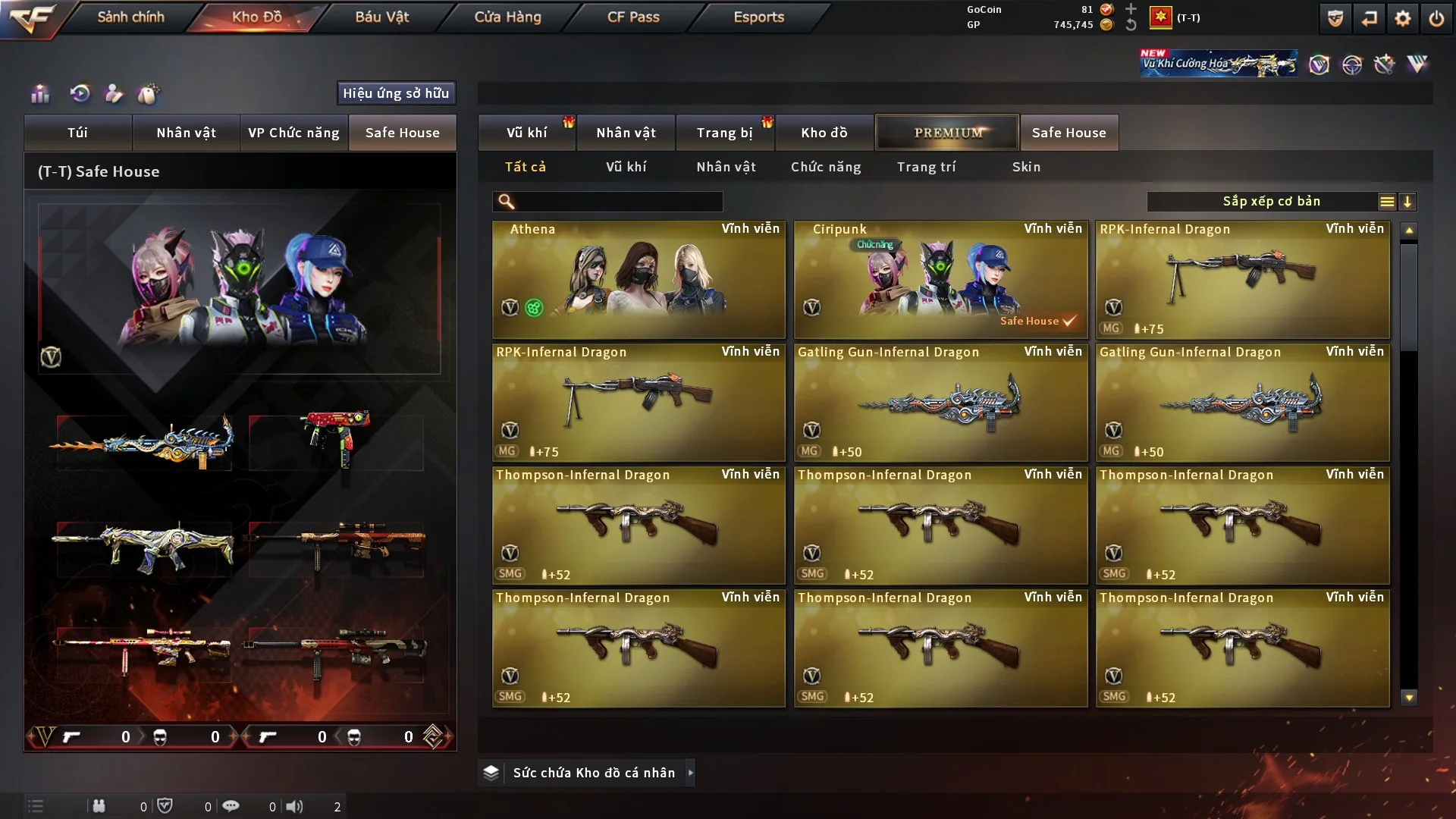Open the settings gear icon
The width and height of the screenshot is (1456, 819).
(1402, 18)
